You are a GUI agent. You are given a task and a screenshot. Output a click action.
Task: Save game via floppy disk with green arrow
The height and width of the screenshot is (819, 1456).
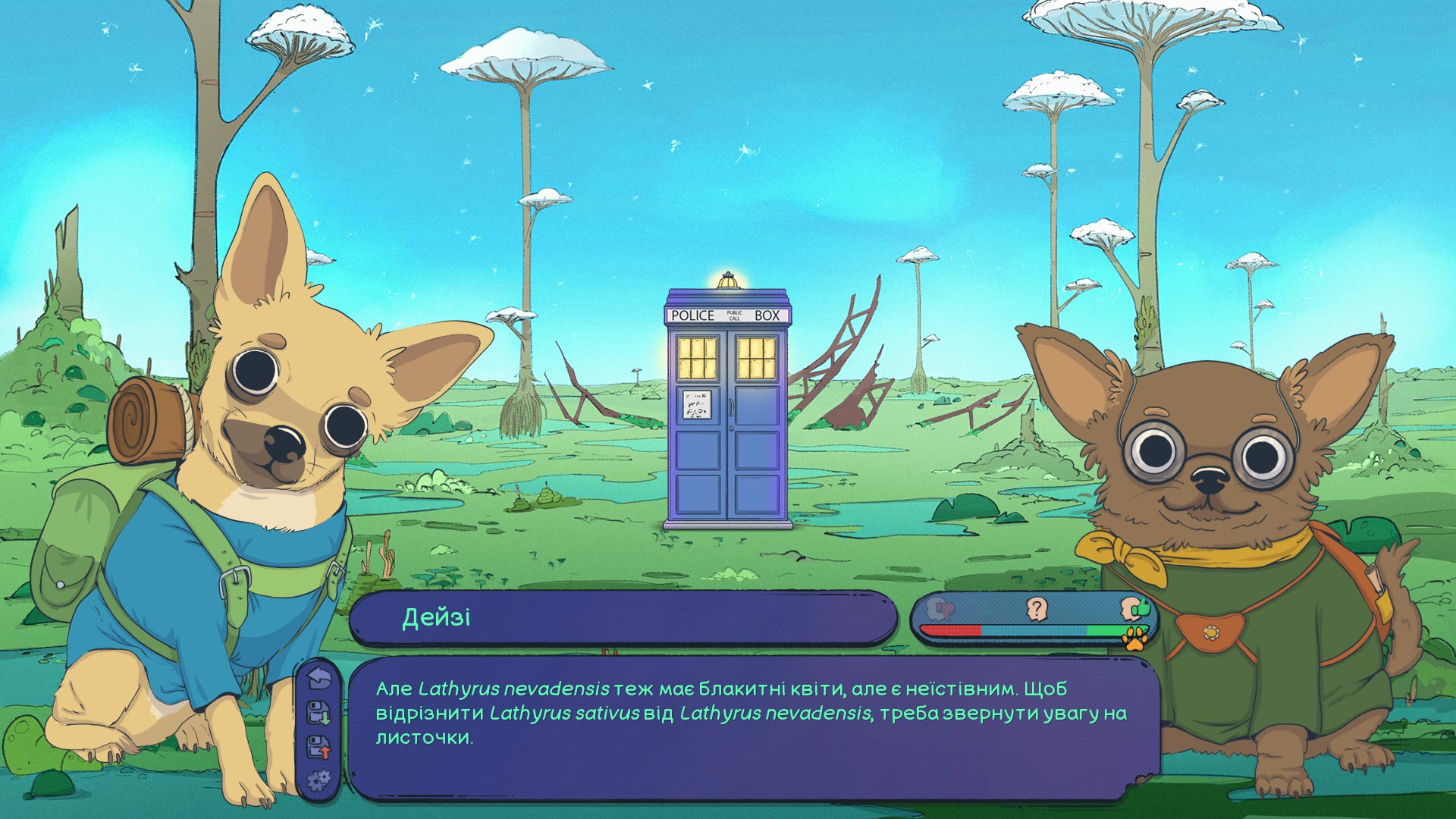coord(319,713)
